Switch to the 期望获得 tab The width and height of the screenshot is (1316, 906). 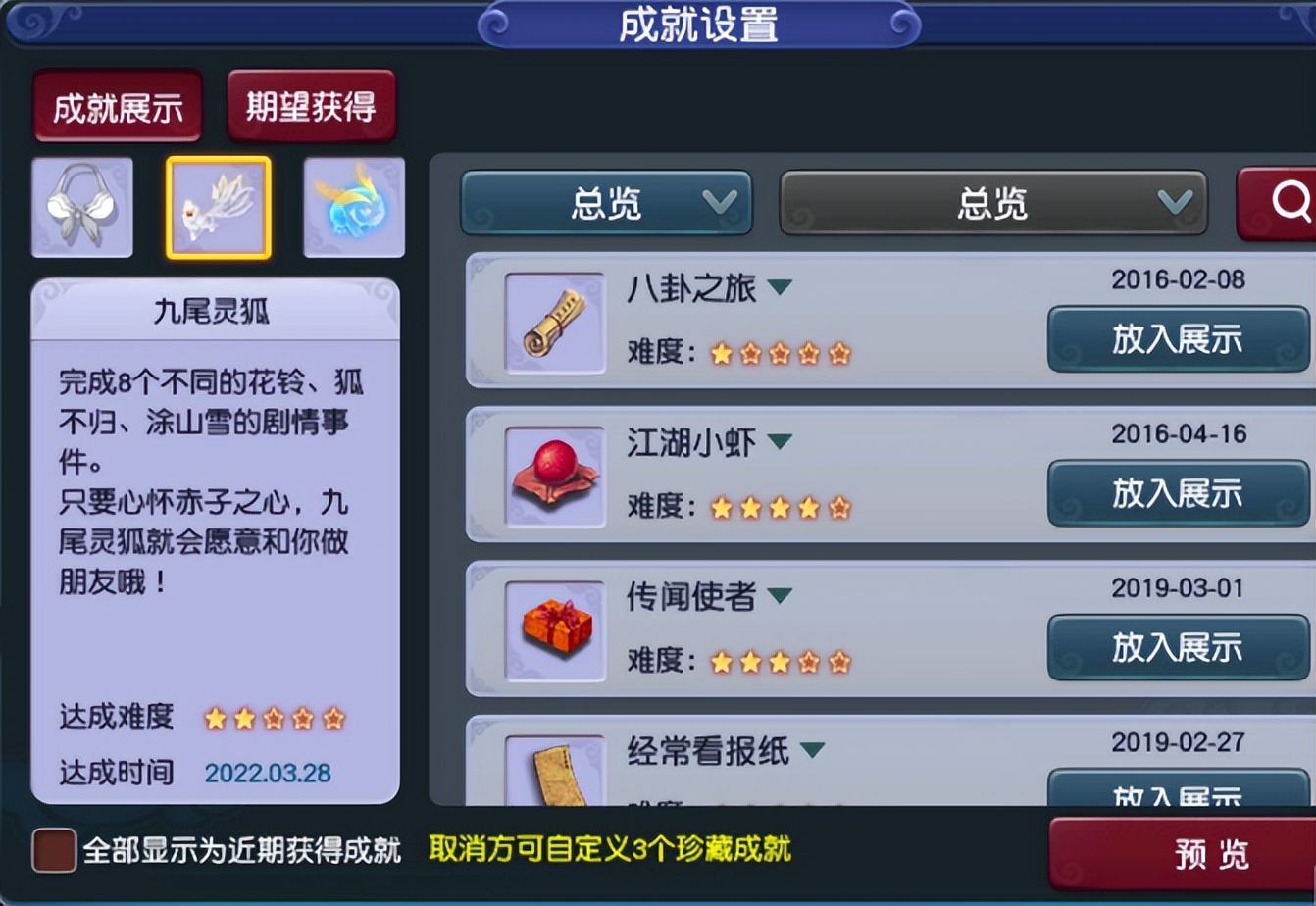tap(311, 106)
